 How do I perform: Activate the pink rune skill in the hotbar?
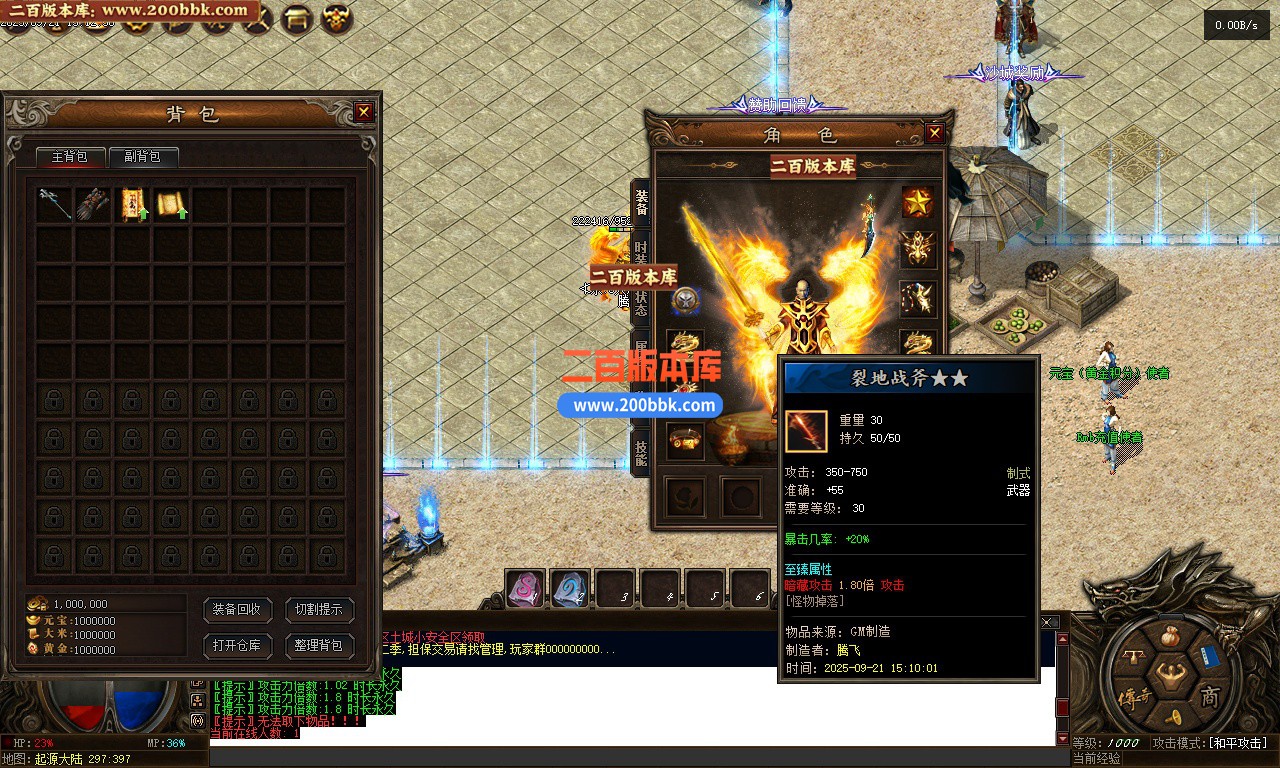point(526,589)
